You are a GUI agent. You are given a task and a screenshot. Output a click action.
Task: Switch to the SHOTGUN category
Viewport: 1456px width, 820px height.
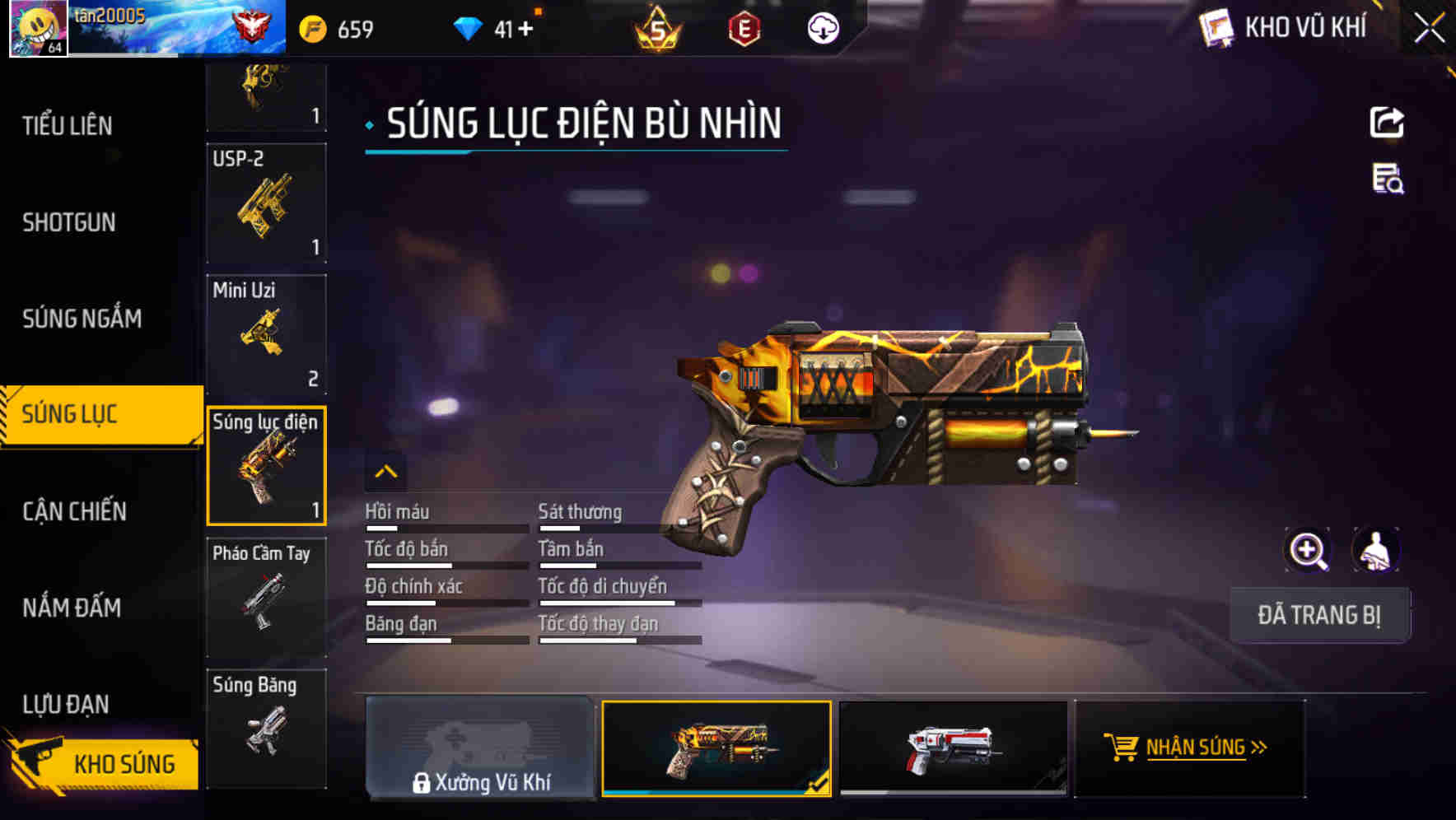tap(69, 222)
